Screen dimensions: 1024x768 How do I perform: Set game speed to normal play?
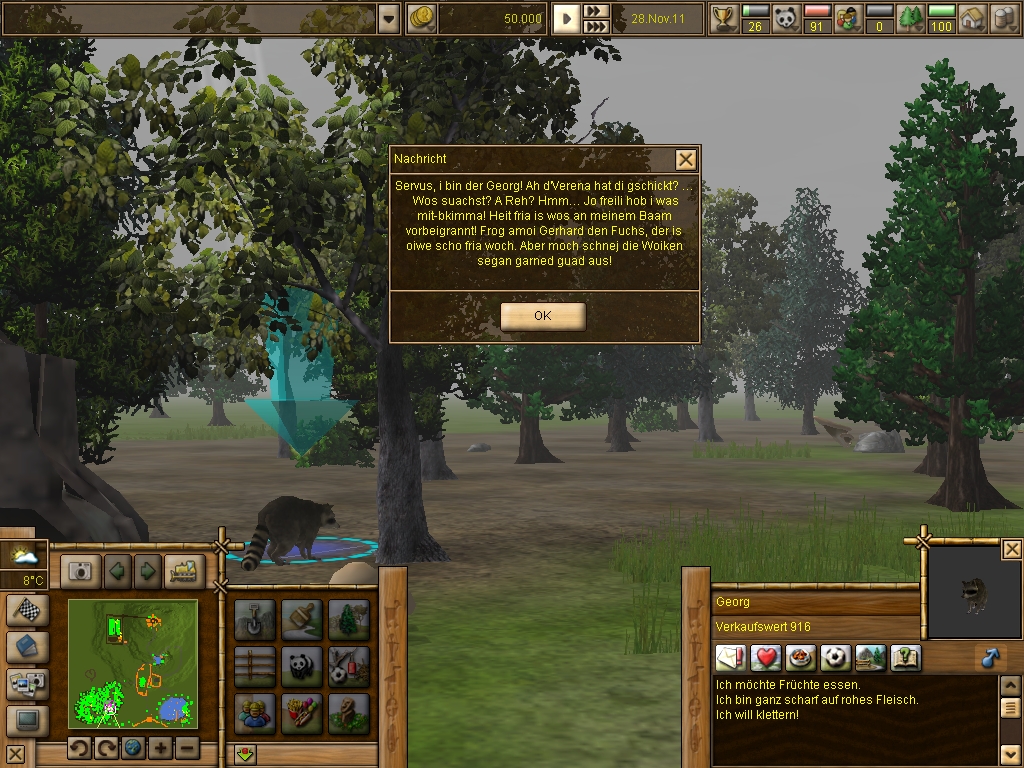point(566,18)
